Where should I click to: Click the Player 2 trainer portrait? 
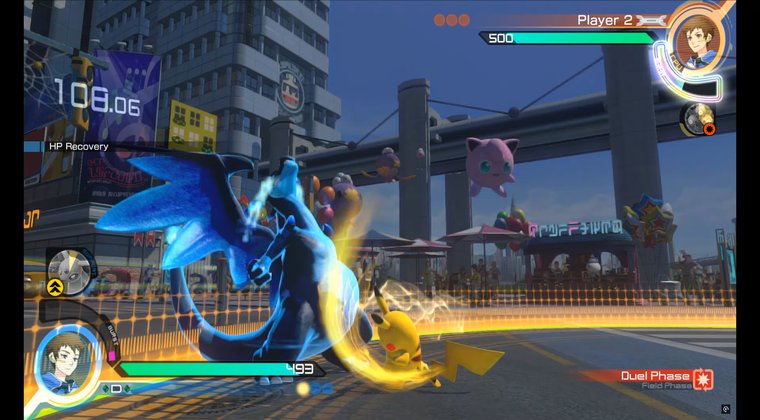pos(698,39)
